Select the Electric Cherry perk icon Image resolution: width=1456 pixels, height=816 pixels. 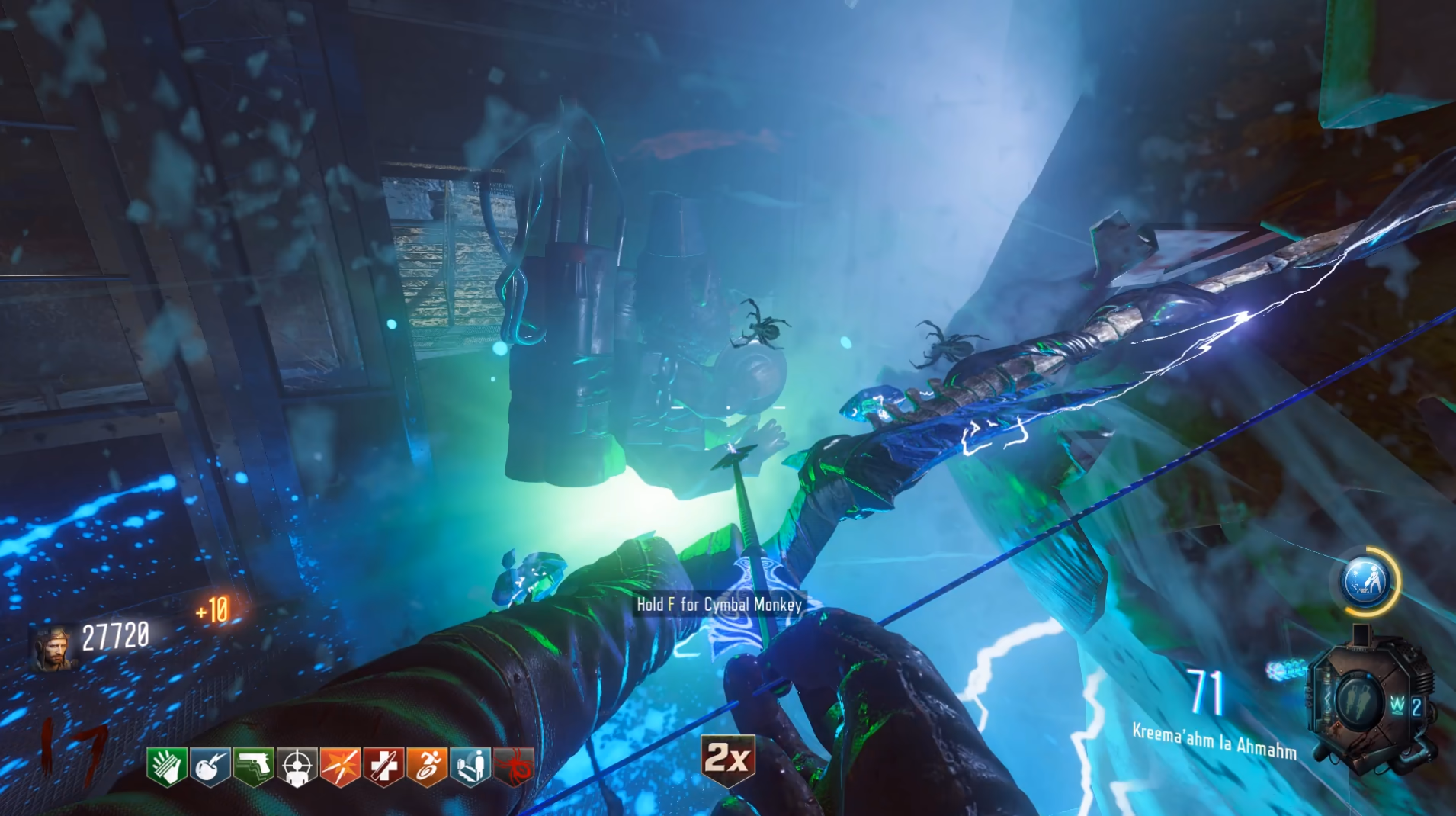click(x=210, y=766)
